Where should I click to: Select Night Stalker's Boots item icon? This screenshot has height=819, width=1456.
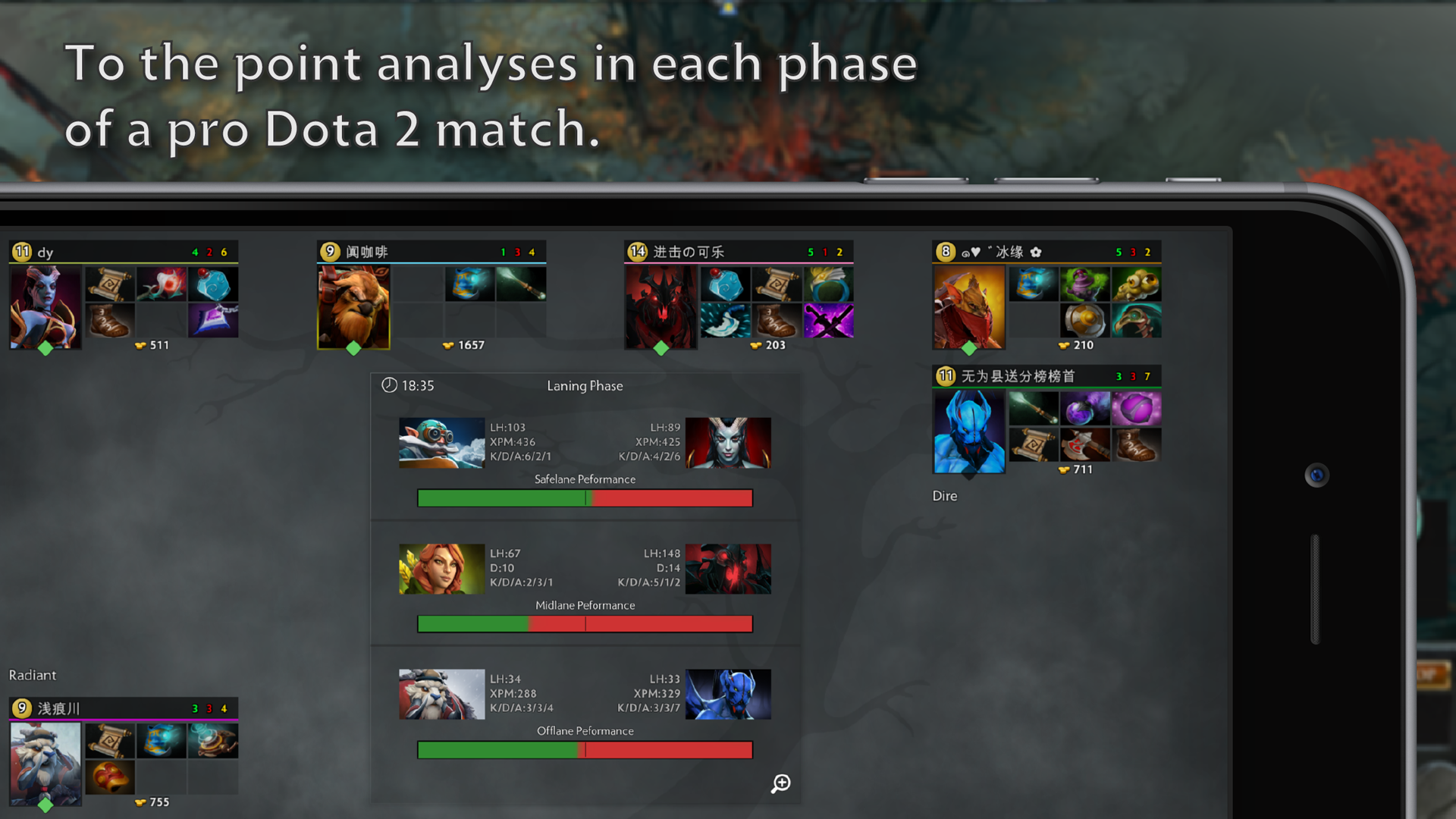(1137, 444)
